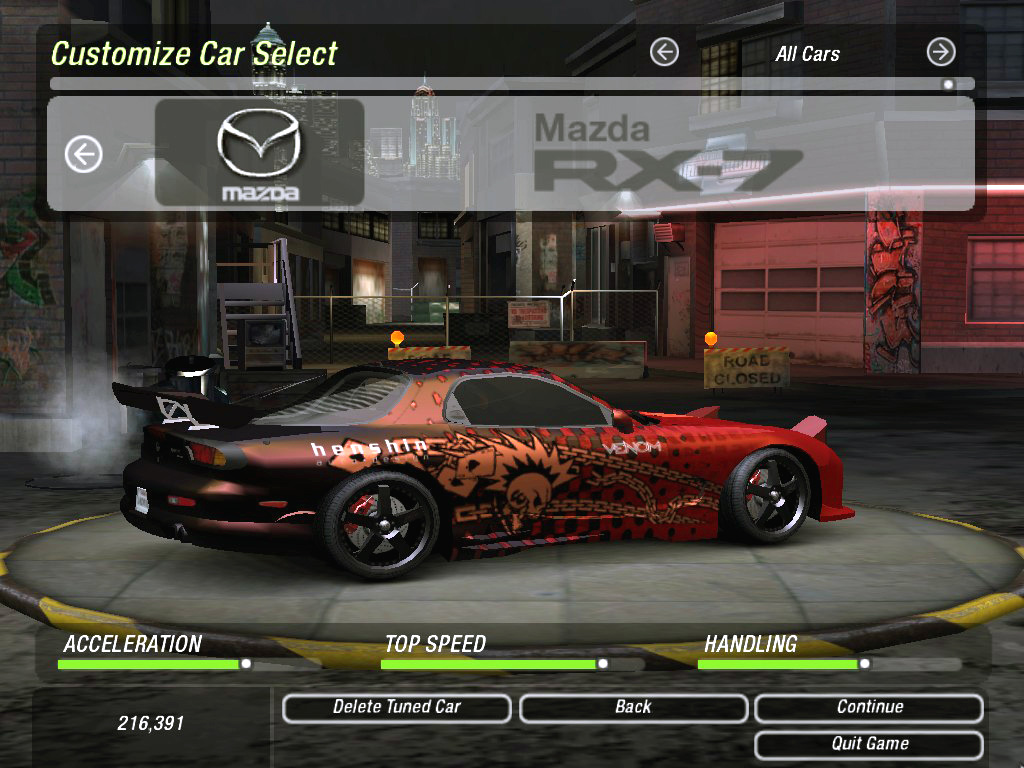Delete the tuned car
Image resolution: width=1024 pixels, height=768 pixels.
pos(397,708)
